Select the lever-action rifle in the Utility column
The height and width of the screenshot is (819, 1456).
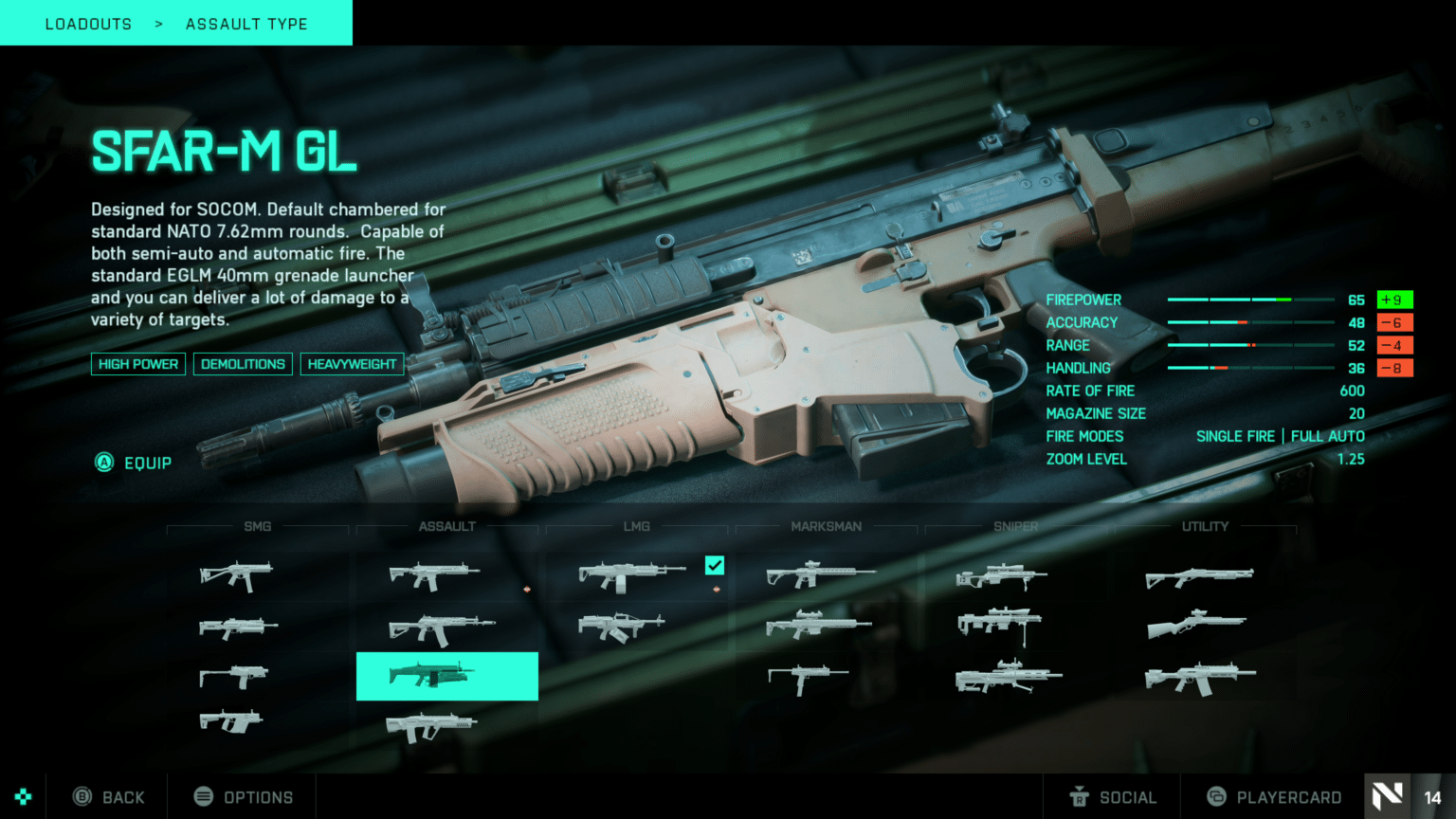[1199, 626]
